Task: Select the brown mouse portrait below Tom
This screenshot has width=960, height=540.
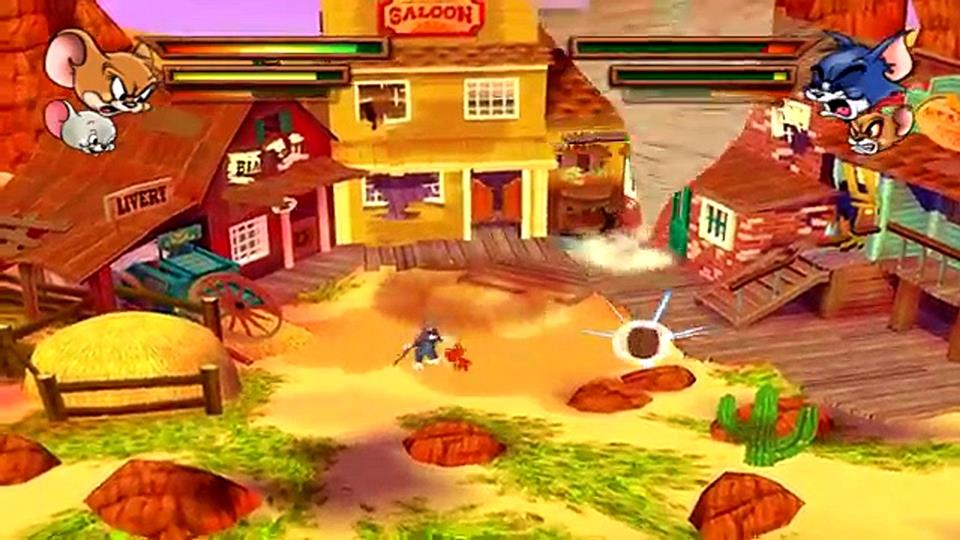Action: point(878,130)
